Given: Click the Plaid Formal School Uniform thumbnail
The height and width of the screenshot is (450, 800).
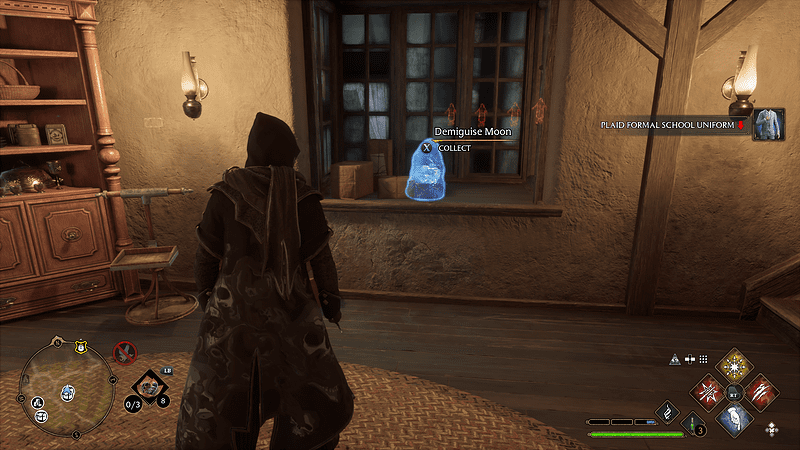Looking at the screenshot, I should tap(768, 125).
